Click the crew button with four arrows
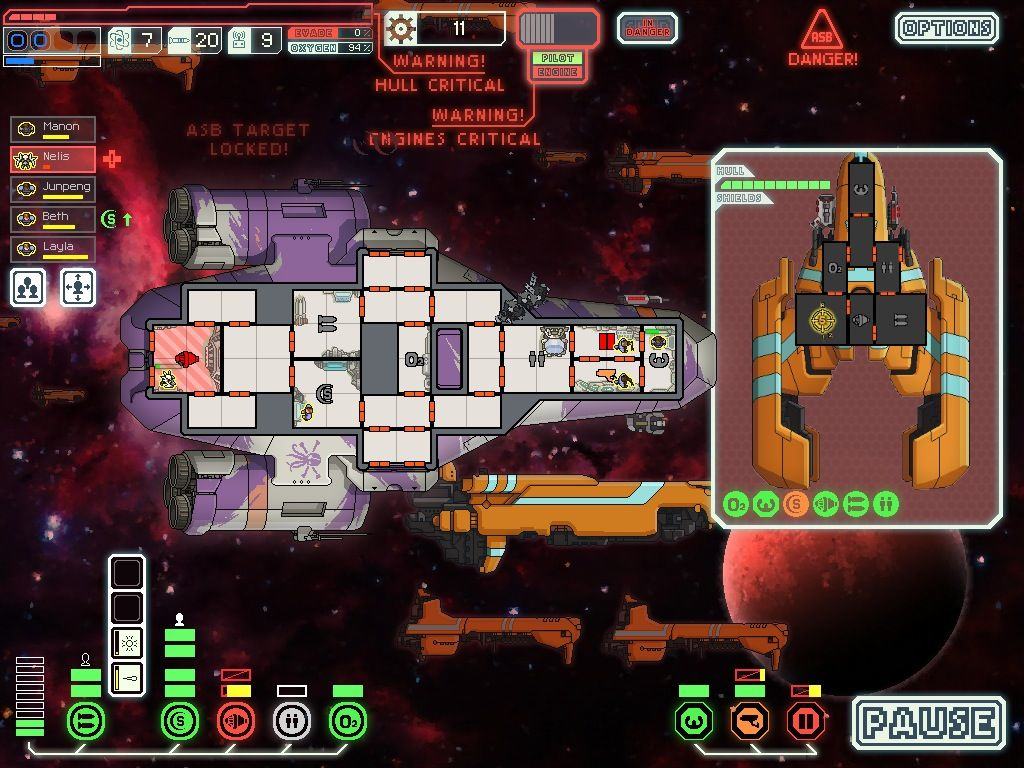This screenshot has height=768, width=1024. 79,287
